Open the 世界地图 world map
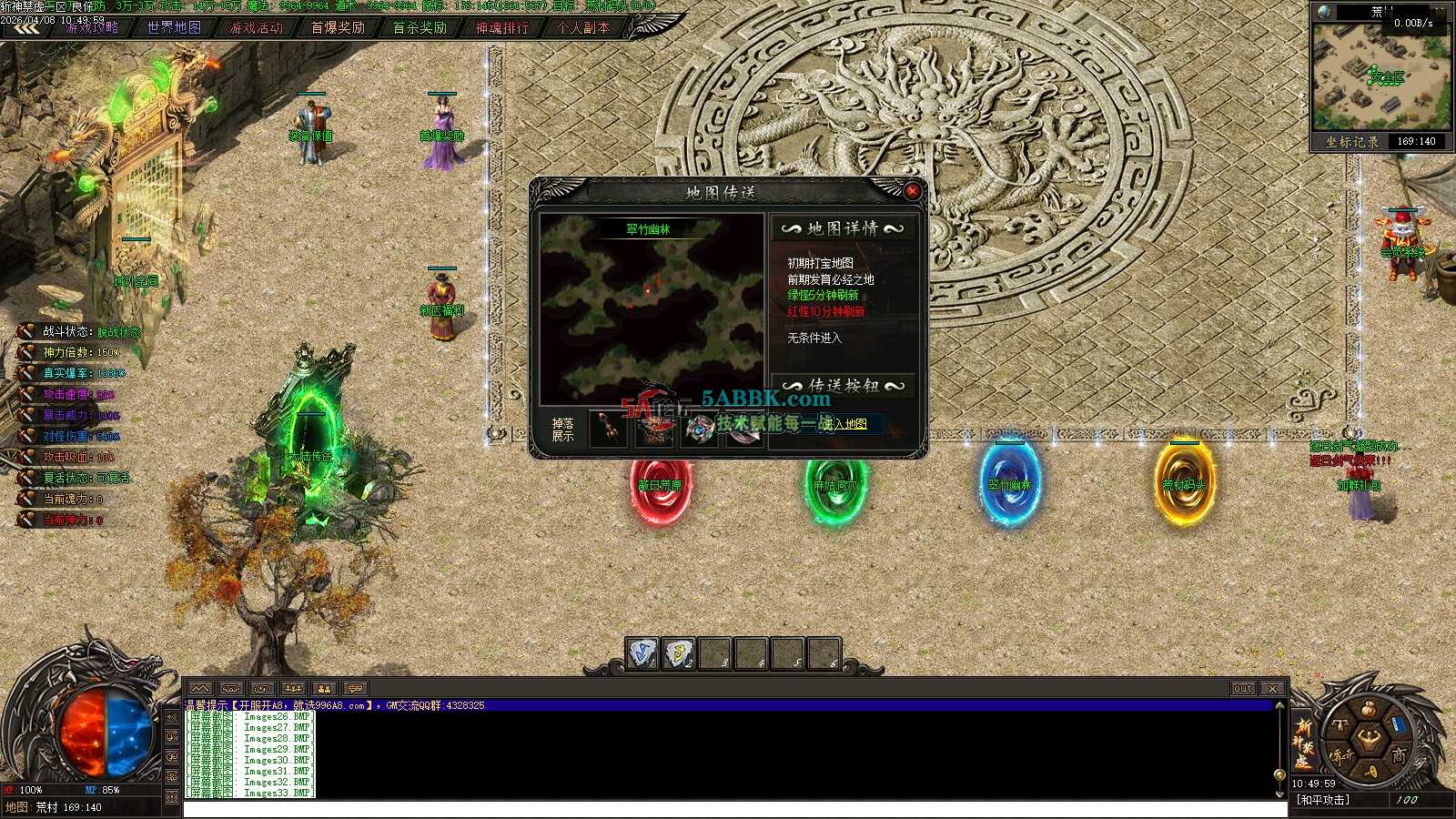 pyautogui.click(x=174, y=27)
